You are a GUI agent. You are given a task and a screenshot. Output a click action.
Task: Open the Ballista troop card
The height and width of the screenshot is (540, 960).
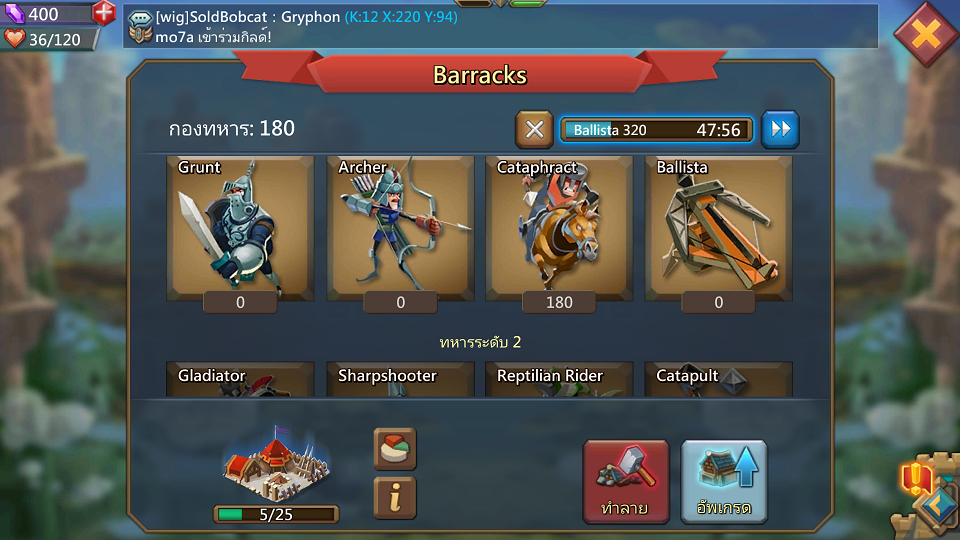[718, 228]
